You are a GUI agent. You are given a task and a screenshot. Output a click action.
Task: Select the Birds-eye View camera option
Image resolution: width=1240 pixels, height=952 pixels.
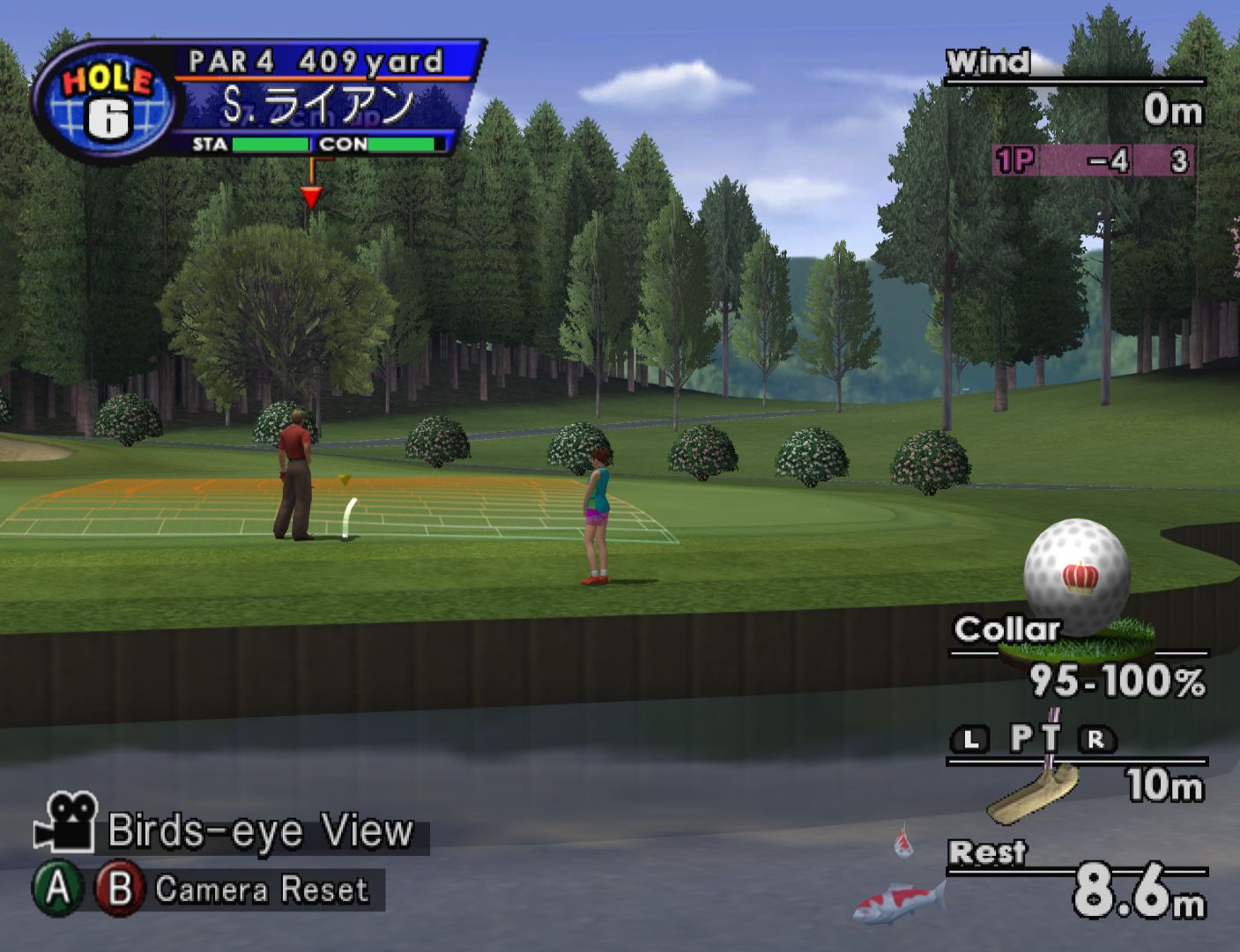pyautogui.click(x=260, y=831)
